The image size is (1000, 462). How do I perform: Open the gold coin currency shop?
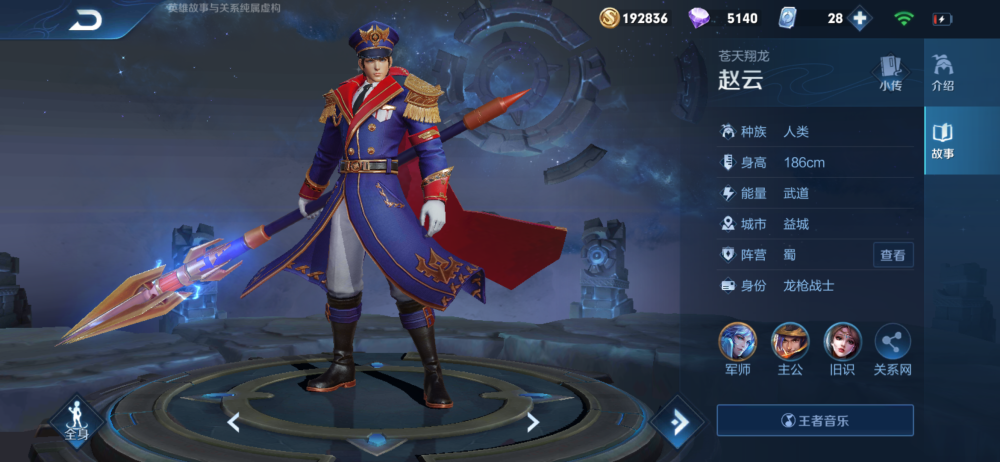click(x=611, y=18)
